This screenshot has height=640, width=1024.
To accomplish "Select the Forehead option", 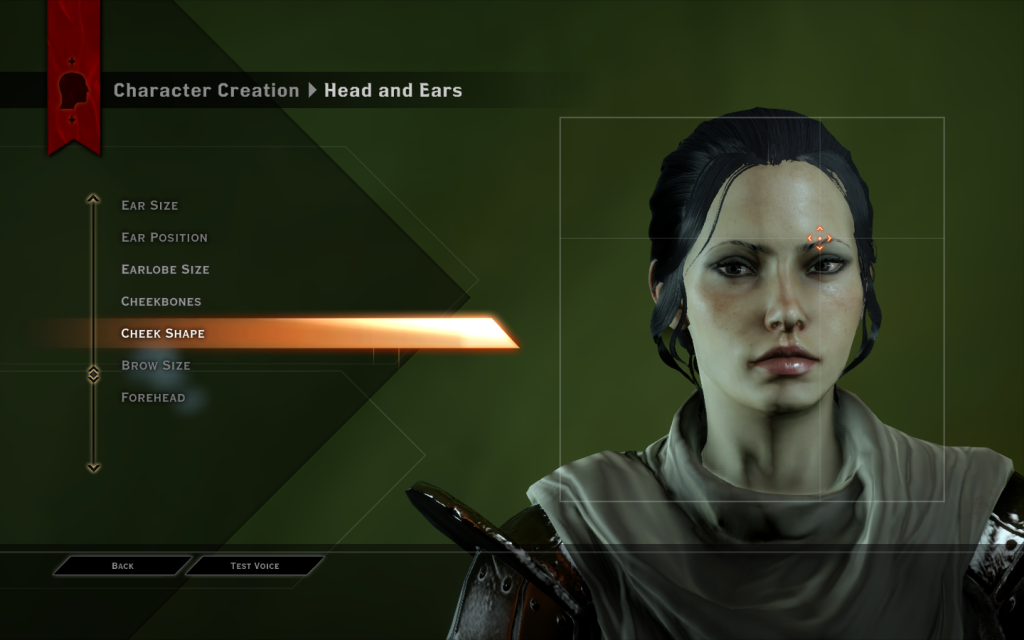I will point(153,397).
